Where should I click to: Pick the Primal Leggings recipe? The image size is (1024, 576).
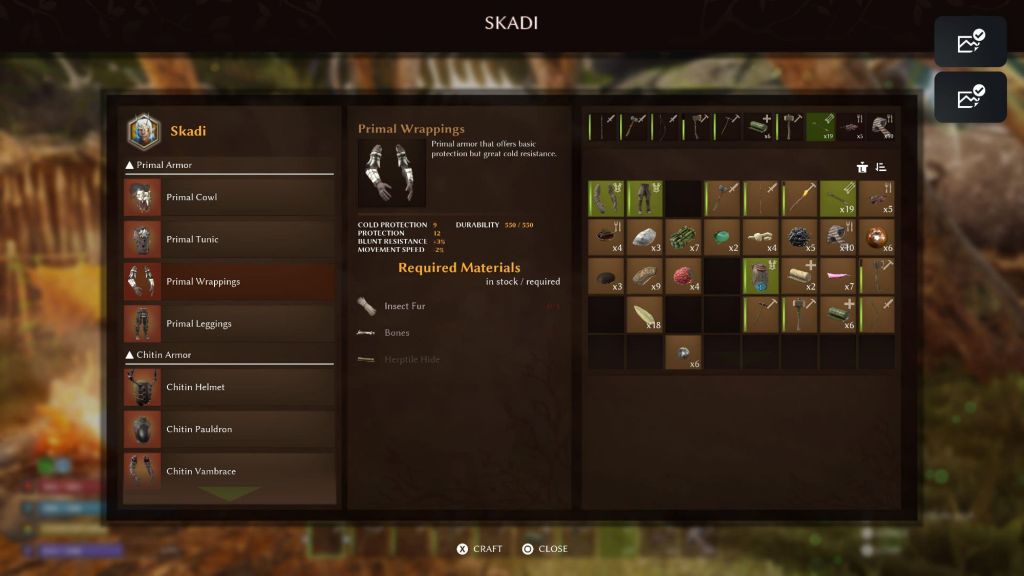point(229,323)
